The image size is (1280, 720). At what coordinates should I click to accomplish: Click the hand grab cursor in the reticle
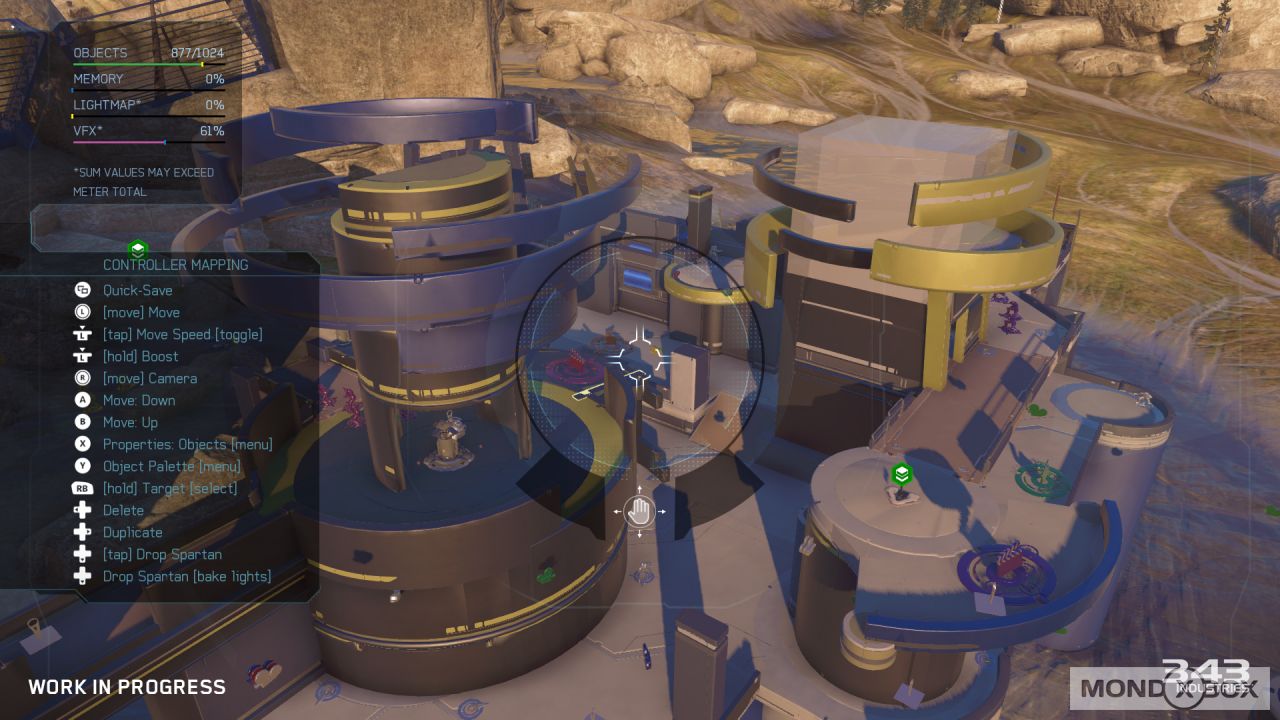coord(639,511)
